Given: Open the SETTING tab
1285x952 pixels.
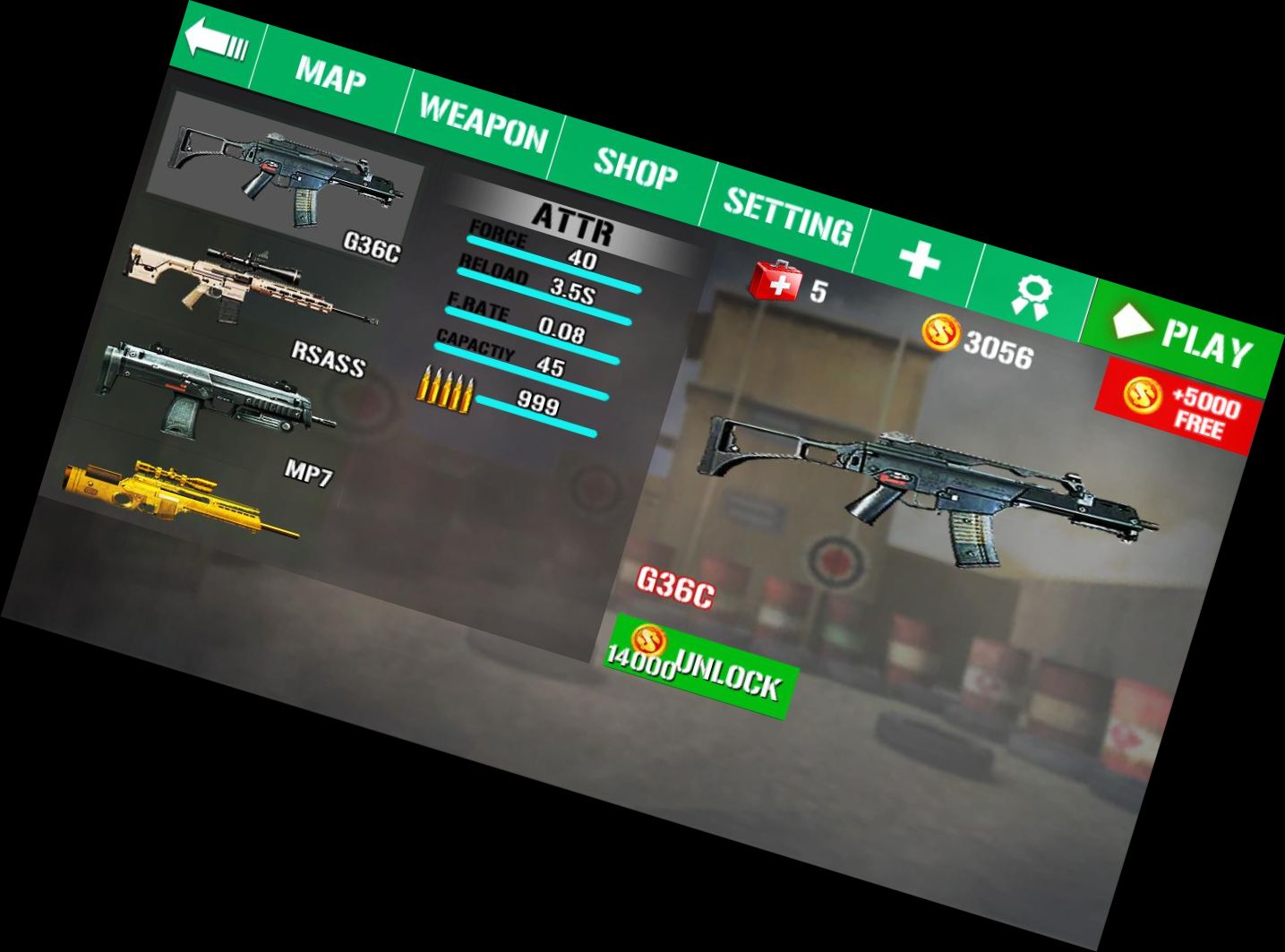Looking at the screenshot, I should pyautogui.click(x=787, y=215).
